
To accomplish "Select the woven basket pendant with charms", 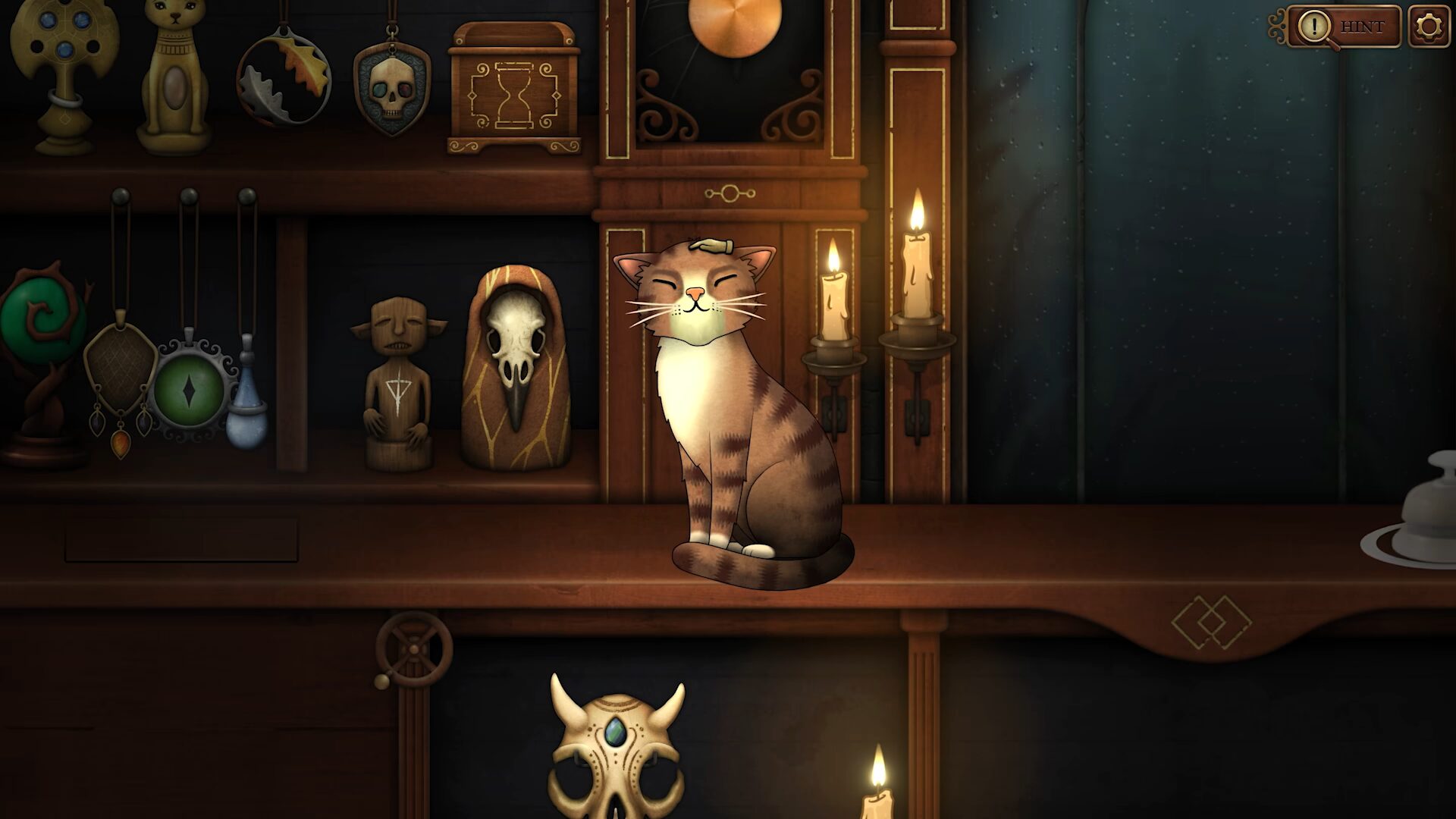I will tap(120, 364).
